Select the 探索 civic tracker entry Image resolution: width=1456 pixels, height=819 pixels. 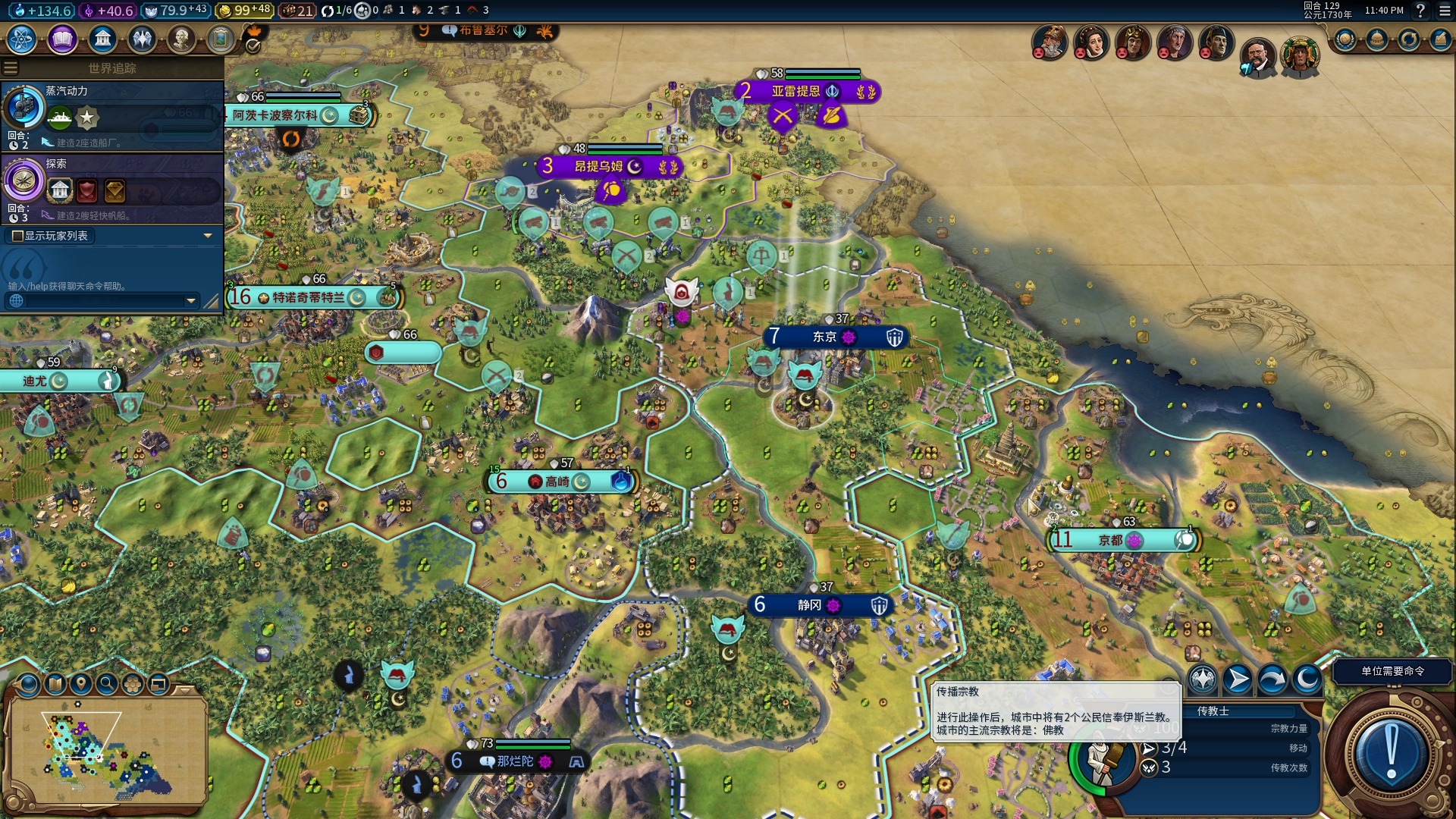[112, 188]
